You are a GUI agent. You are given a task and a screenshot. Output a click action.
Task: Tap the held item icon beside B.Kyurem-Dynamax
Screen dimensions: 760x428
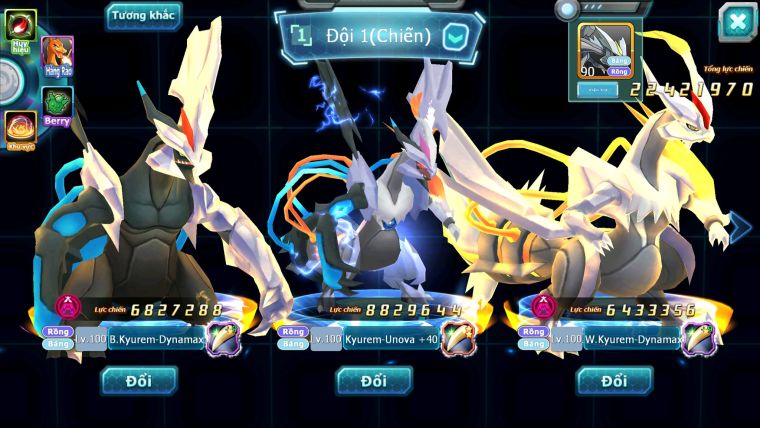pyautogui.click(x=224, y=338)
